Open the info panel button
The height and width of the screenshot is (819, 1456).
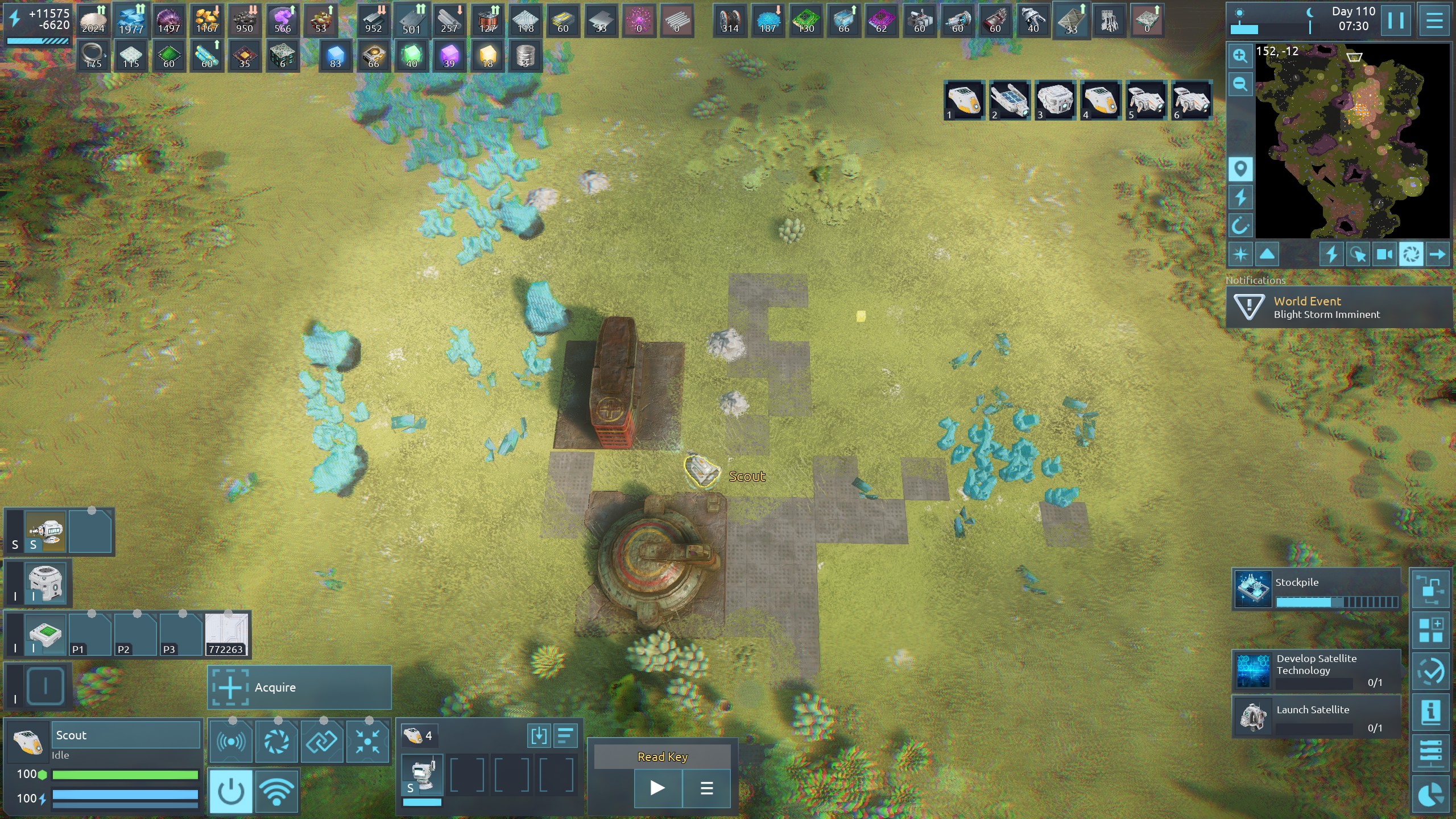point(1430,712)
